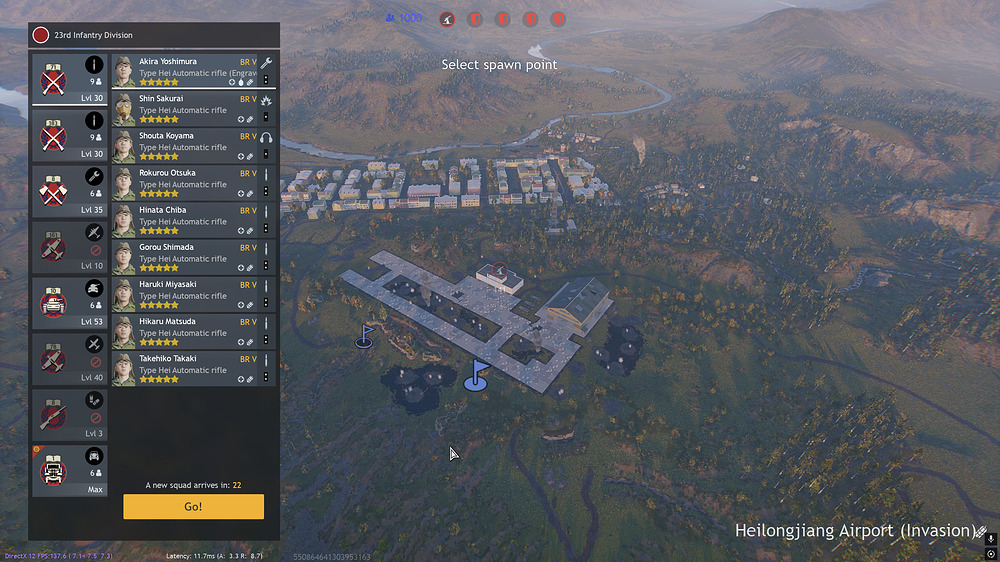The image size is (1000, 562).
Task: Choose the Lvl 53 tank squad
Action: (x=70, y=302)
